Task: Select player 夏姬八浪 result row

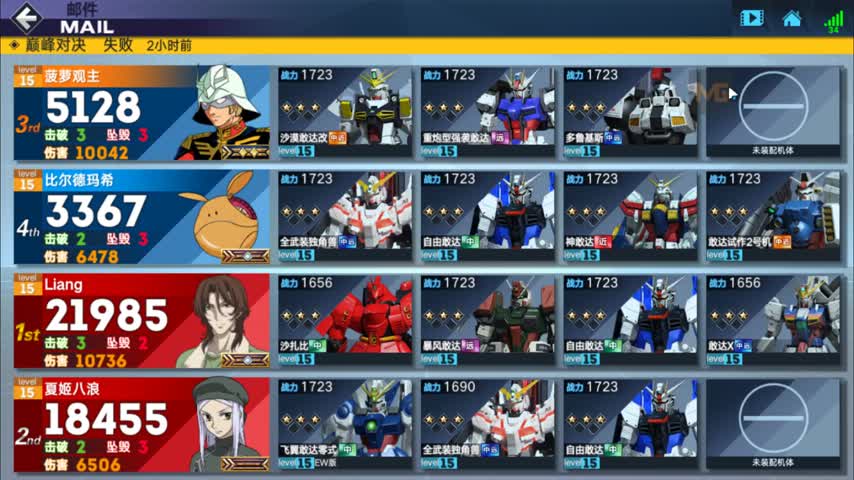Action: click(x=140, y=425)
